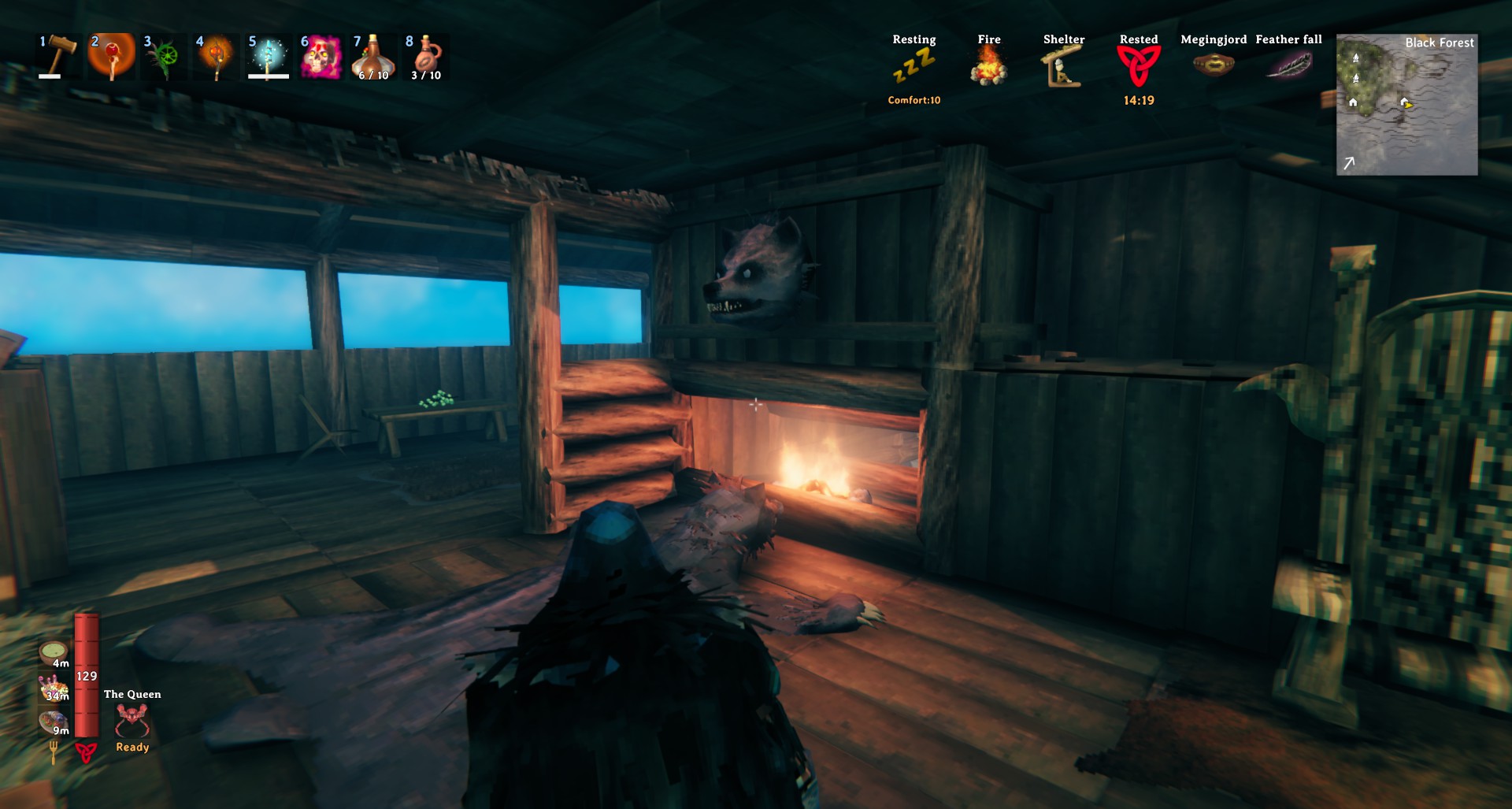
Task: Click the Feather fall status icon
Action: (x=1288, y=65)
